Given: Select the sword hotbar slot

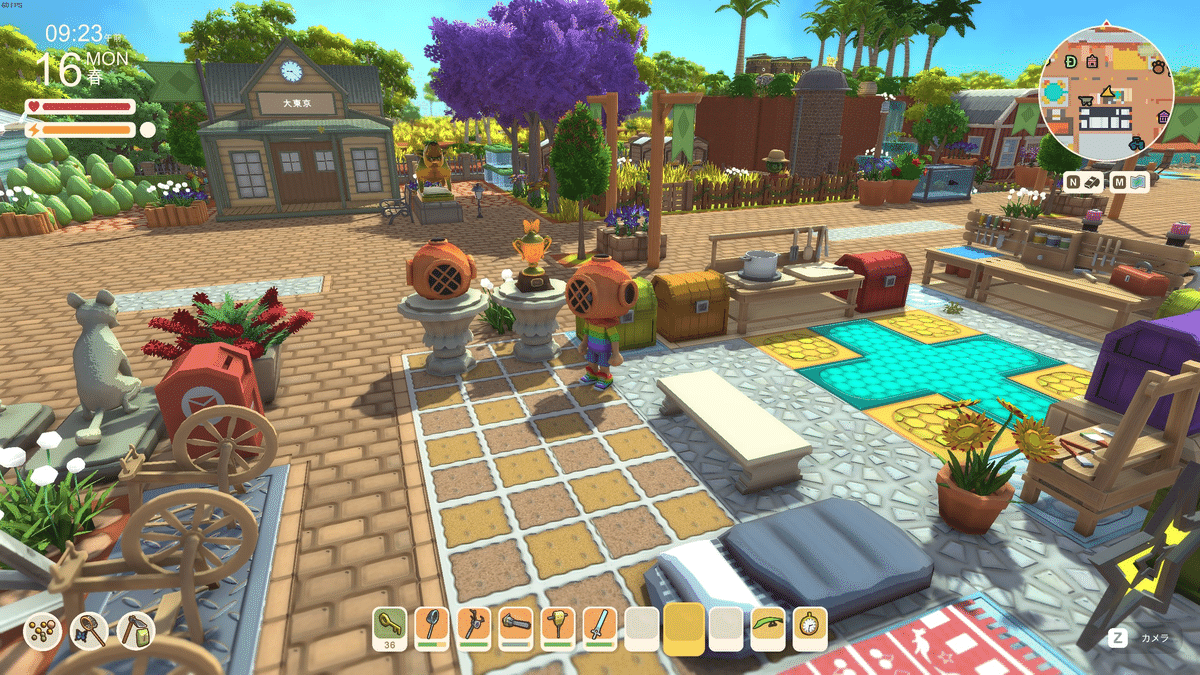Looking at the screenshot, I should (599, 626).
